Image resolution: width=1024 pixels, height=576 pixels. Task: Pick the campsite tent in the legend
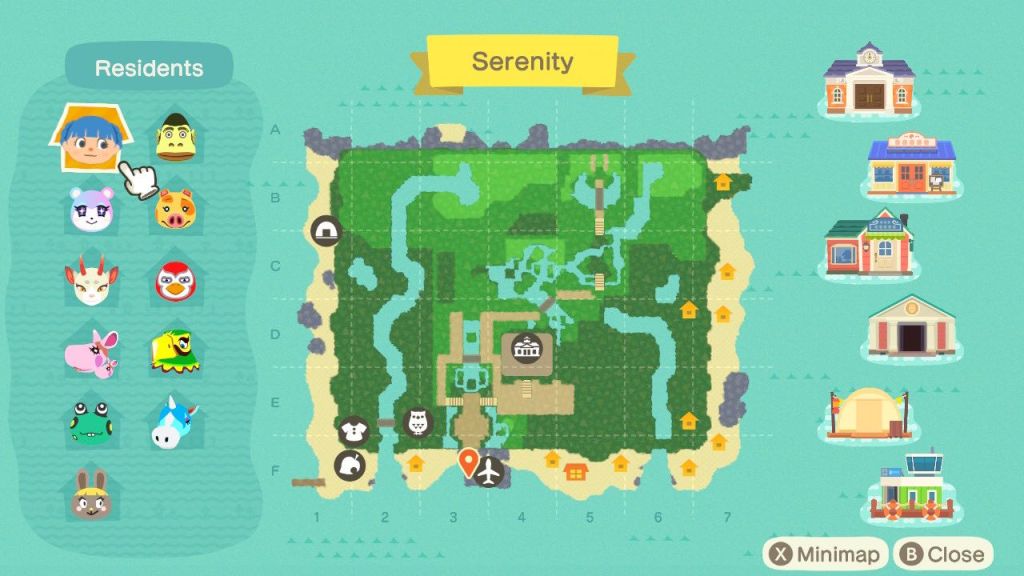click(x=868, y=412)
